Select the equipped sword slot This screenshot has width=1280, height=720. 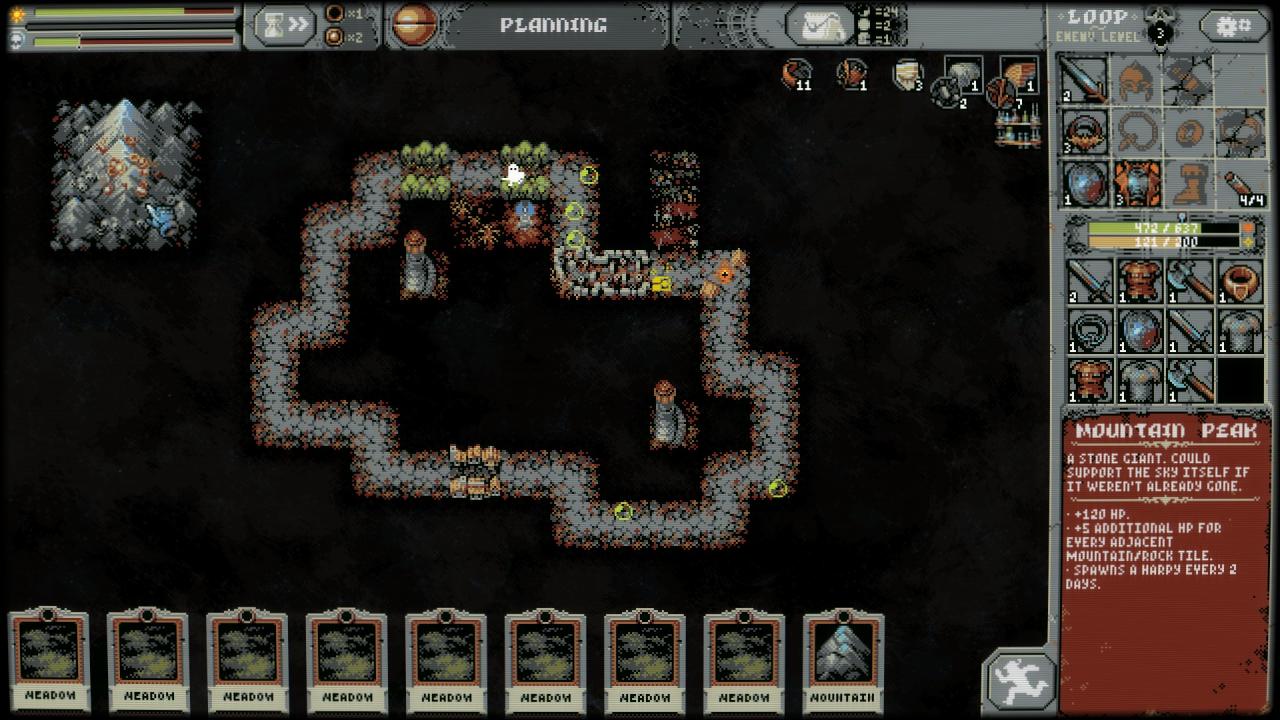tap(1084, 80)
